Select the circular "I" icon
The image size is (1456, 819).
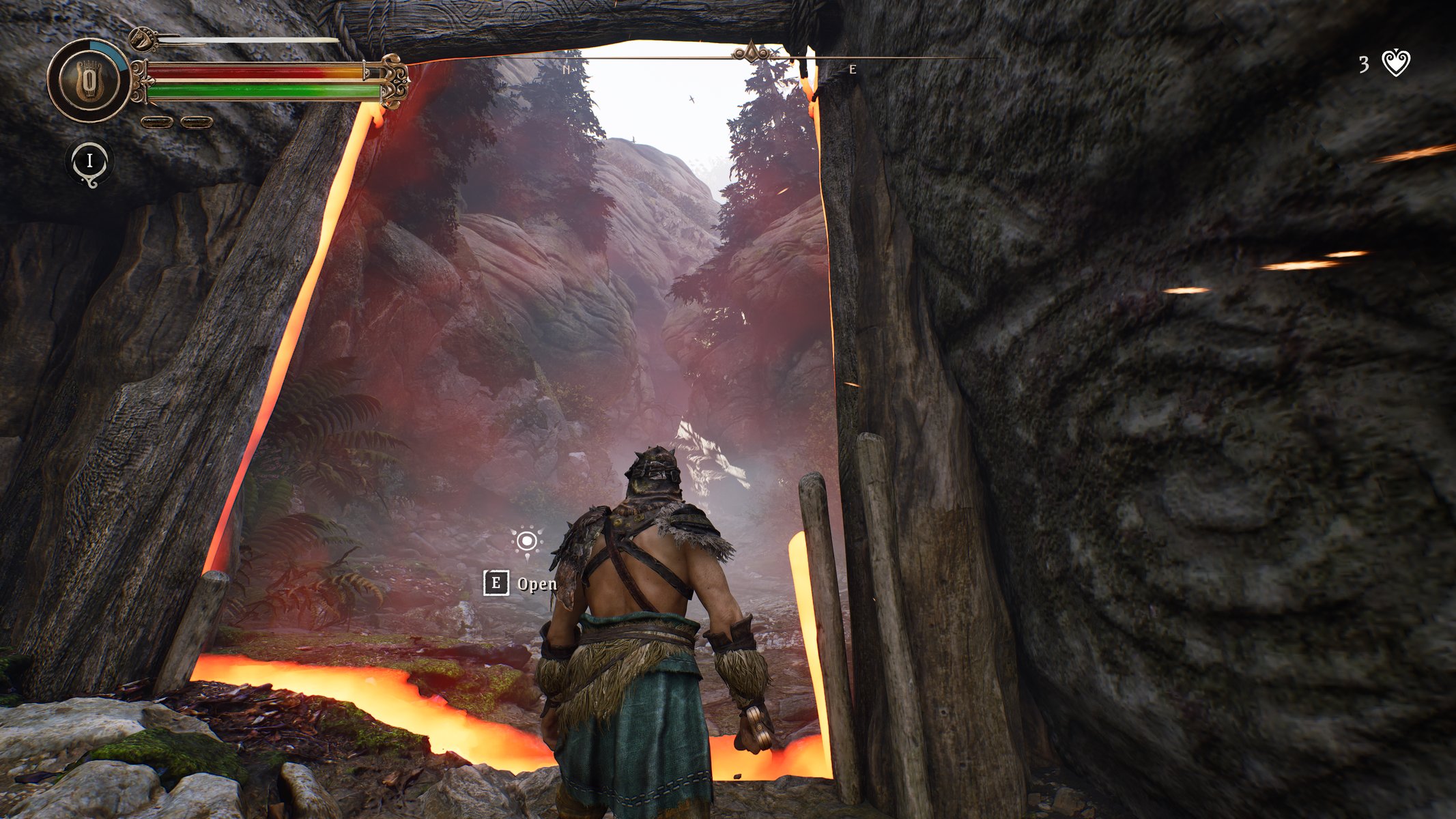[89, 162]
